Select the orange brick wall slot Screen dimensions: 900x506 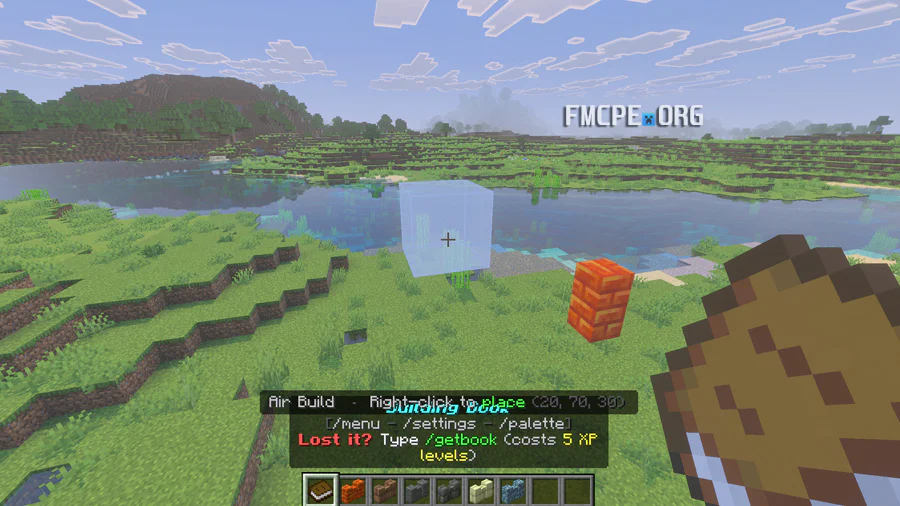click(x=353, y=491)
